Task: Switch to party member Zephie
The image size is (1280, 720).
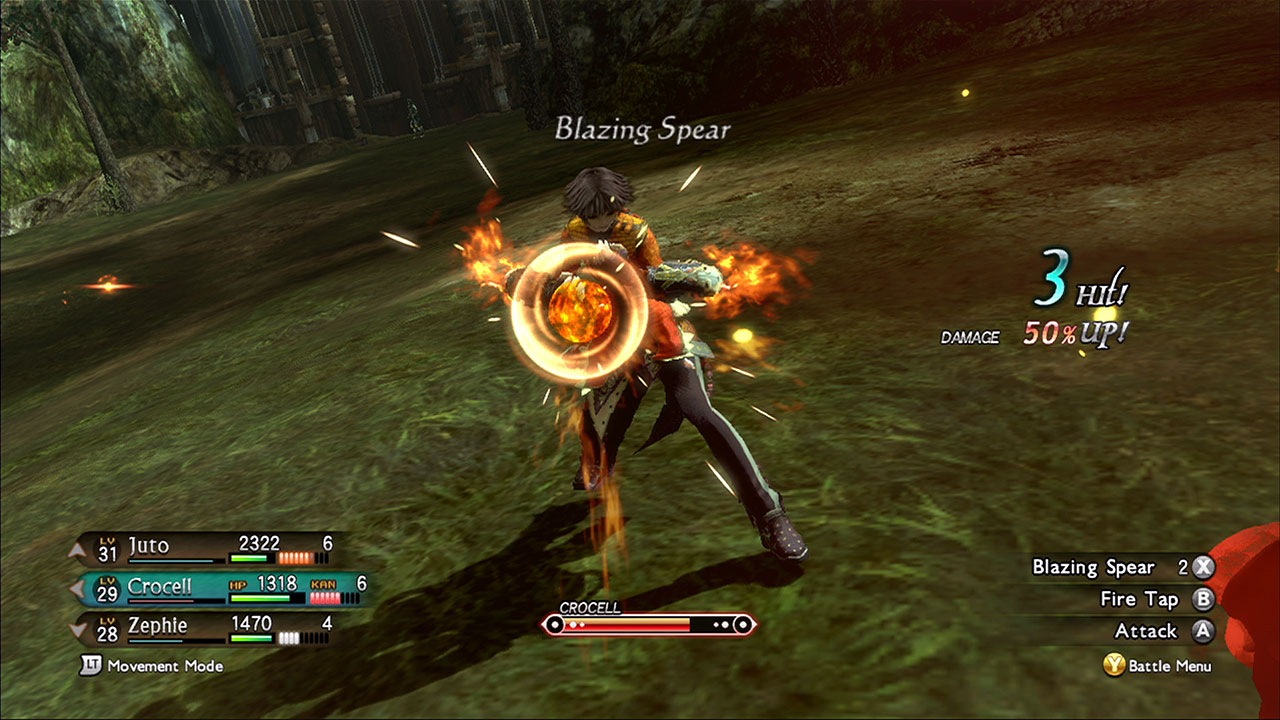Action: [156, 629]
